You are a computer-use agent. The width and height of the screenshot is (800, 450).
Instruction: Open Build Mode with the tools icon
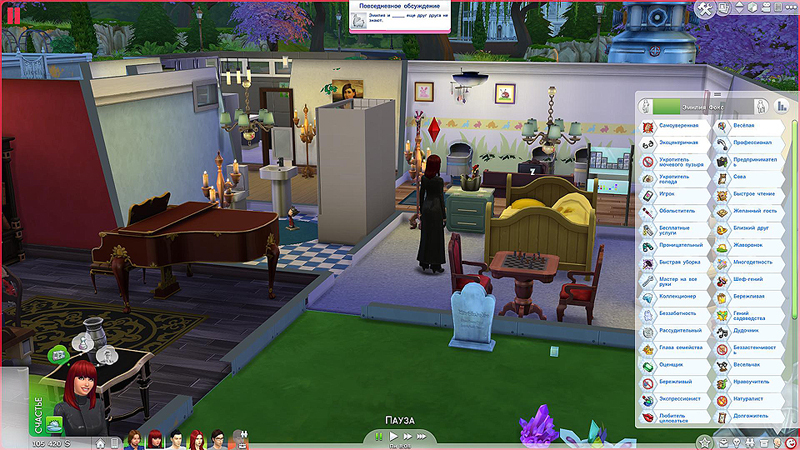tap(706, 9)
